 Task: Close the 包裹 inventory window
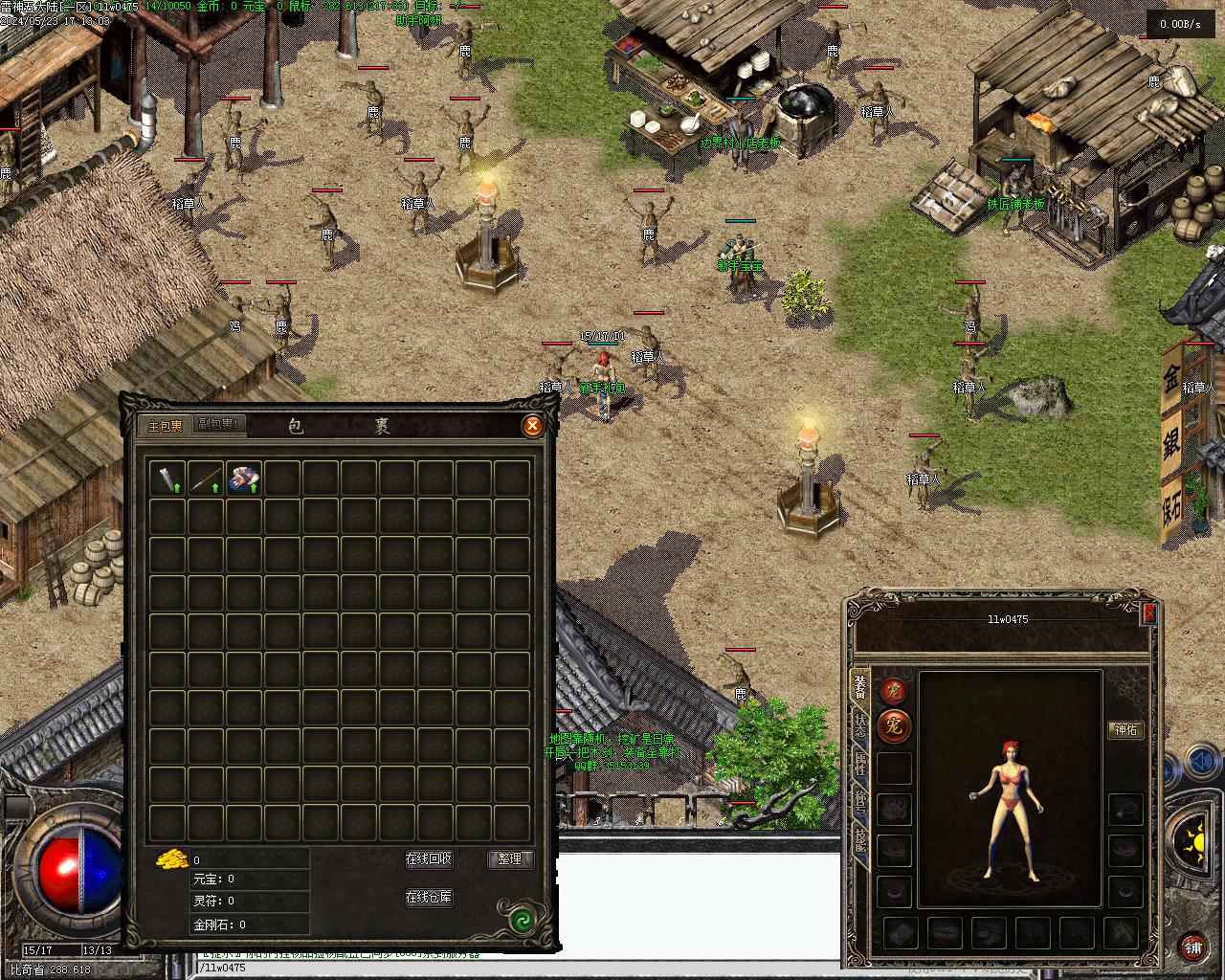[533, 426]
